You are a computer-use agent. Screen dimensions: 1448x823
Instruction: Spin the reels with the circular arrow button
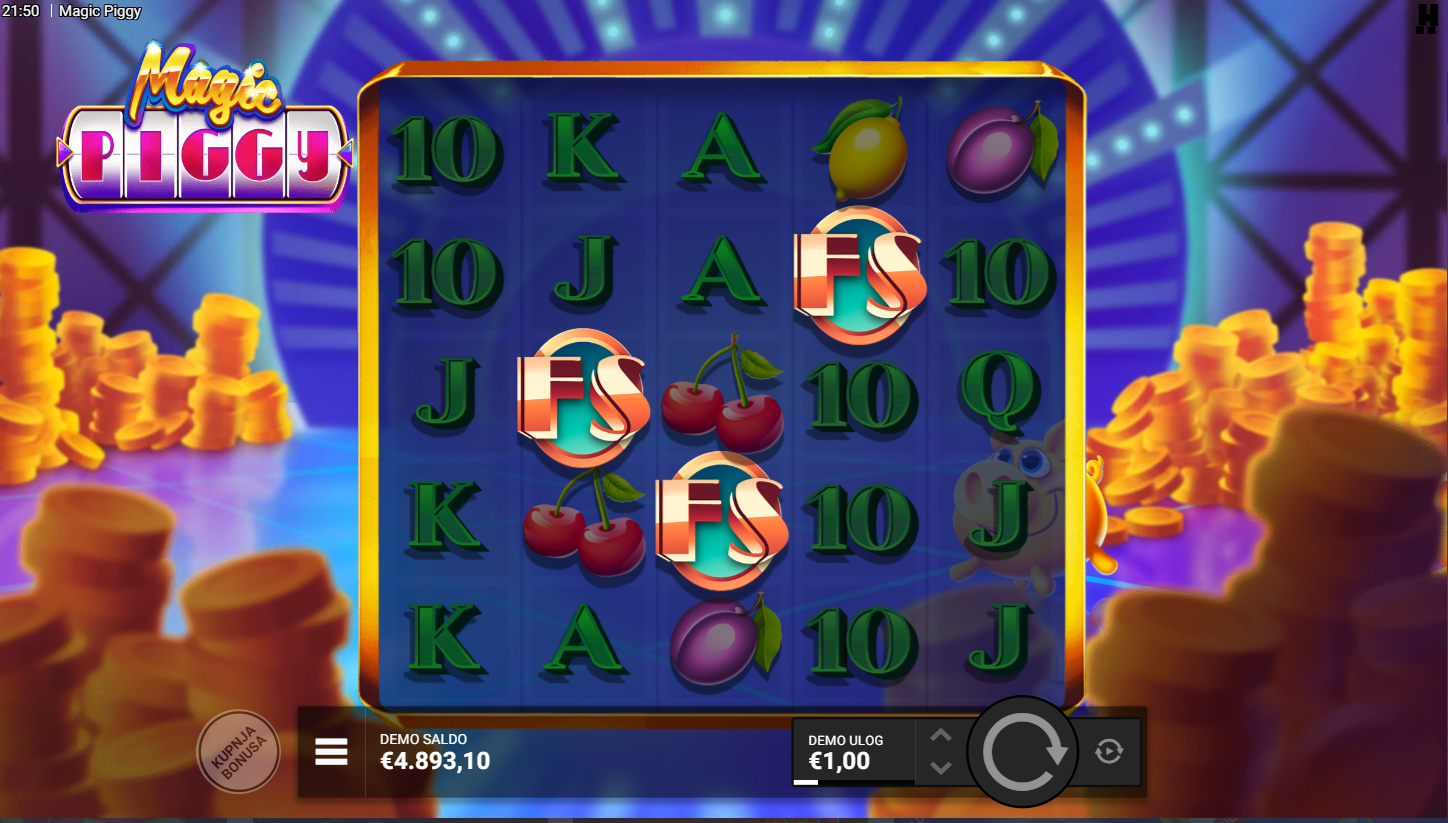(1023, 752)
